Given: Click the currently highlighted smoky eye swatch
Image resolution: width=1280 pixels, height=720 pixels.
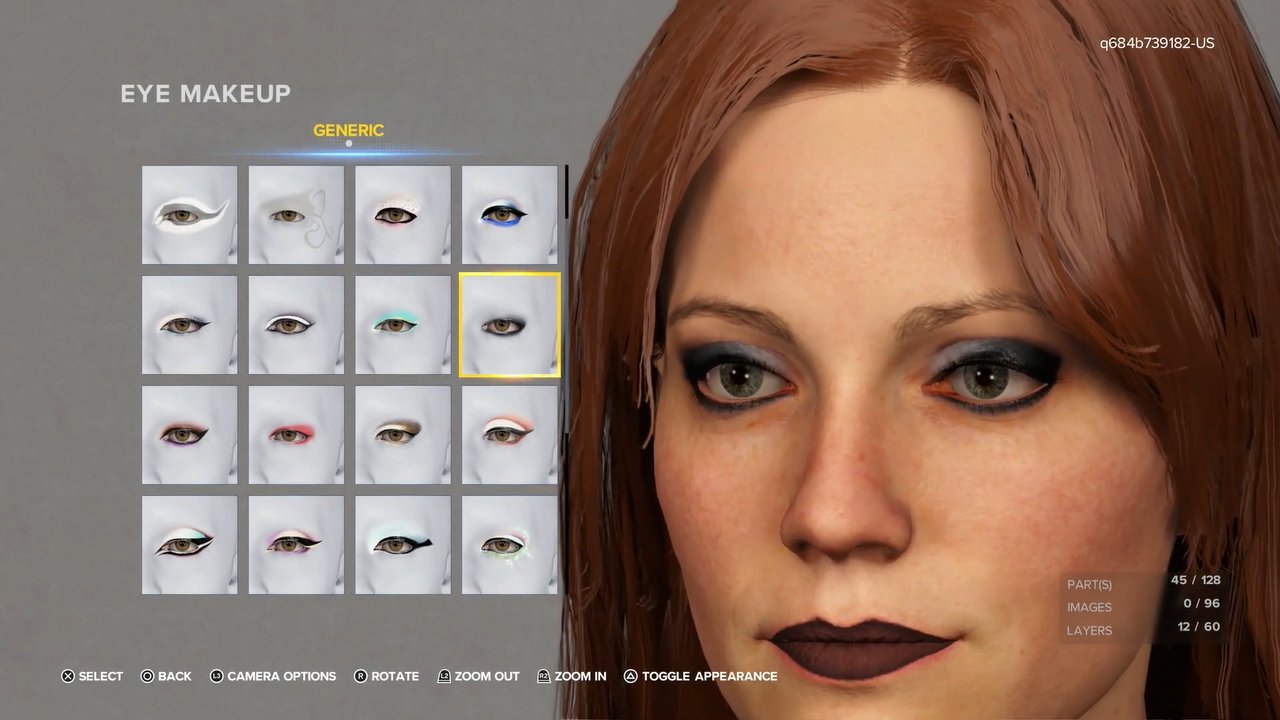Looking at the screenshot, I should [x=509, y=324].
